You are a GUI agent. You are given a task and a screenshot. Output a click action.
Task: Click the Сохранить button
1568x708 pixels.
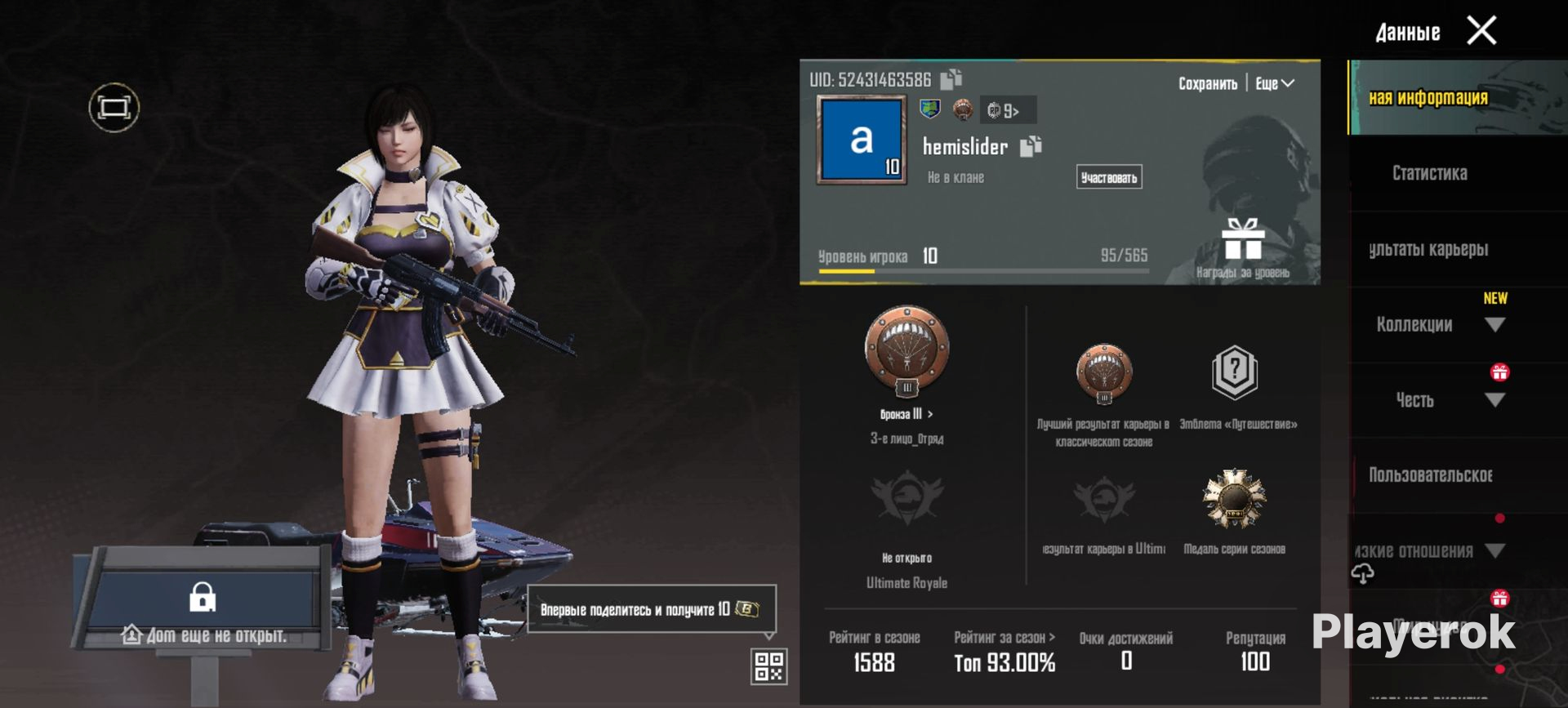(1207, 83)
